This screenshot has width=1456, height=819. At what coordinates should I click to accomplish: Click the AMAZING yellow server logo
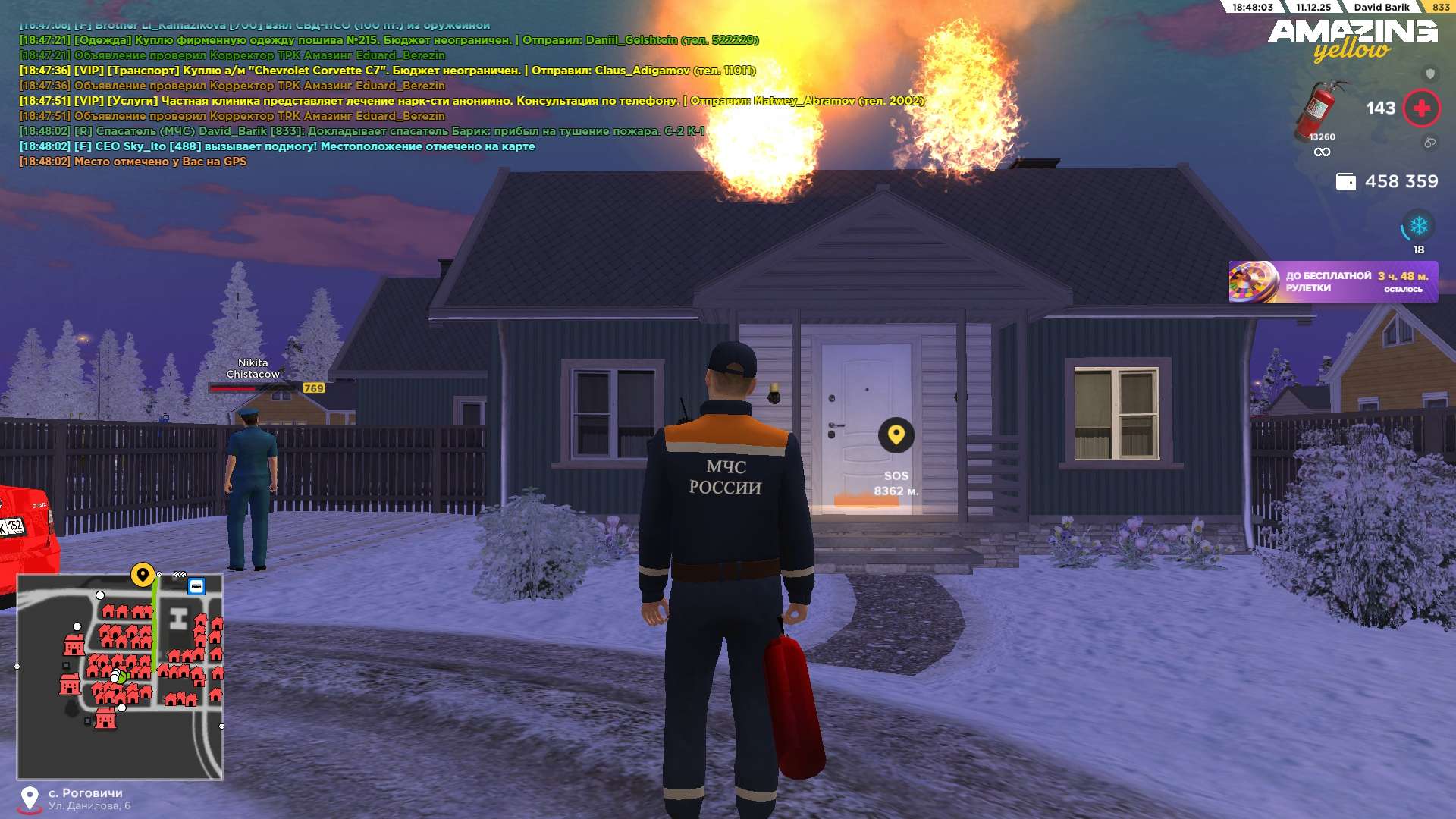(1352, 39)
